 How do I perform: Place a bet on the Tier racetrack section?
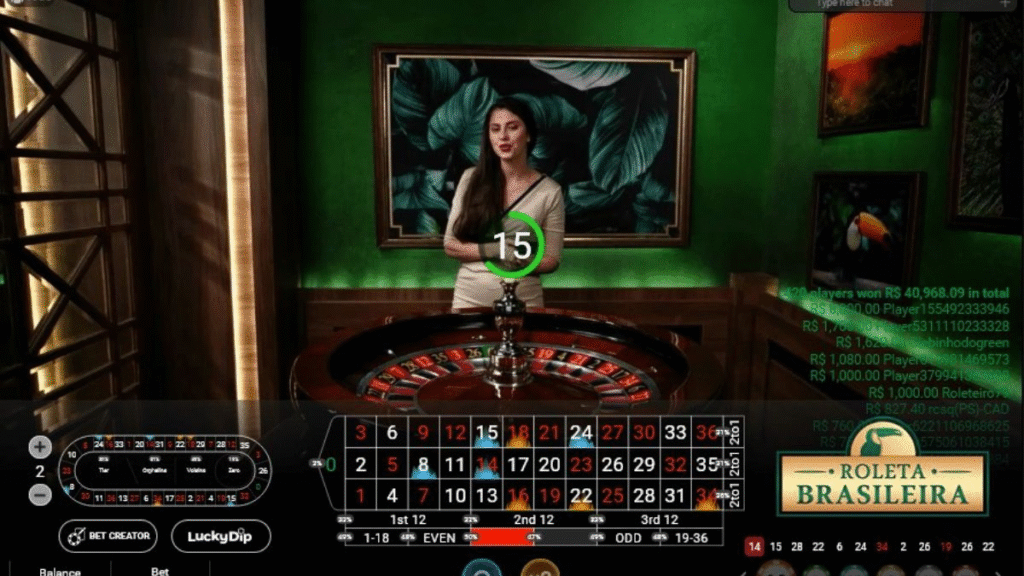[x=103, y=470]
